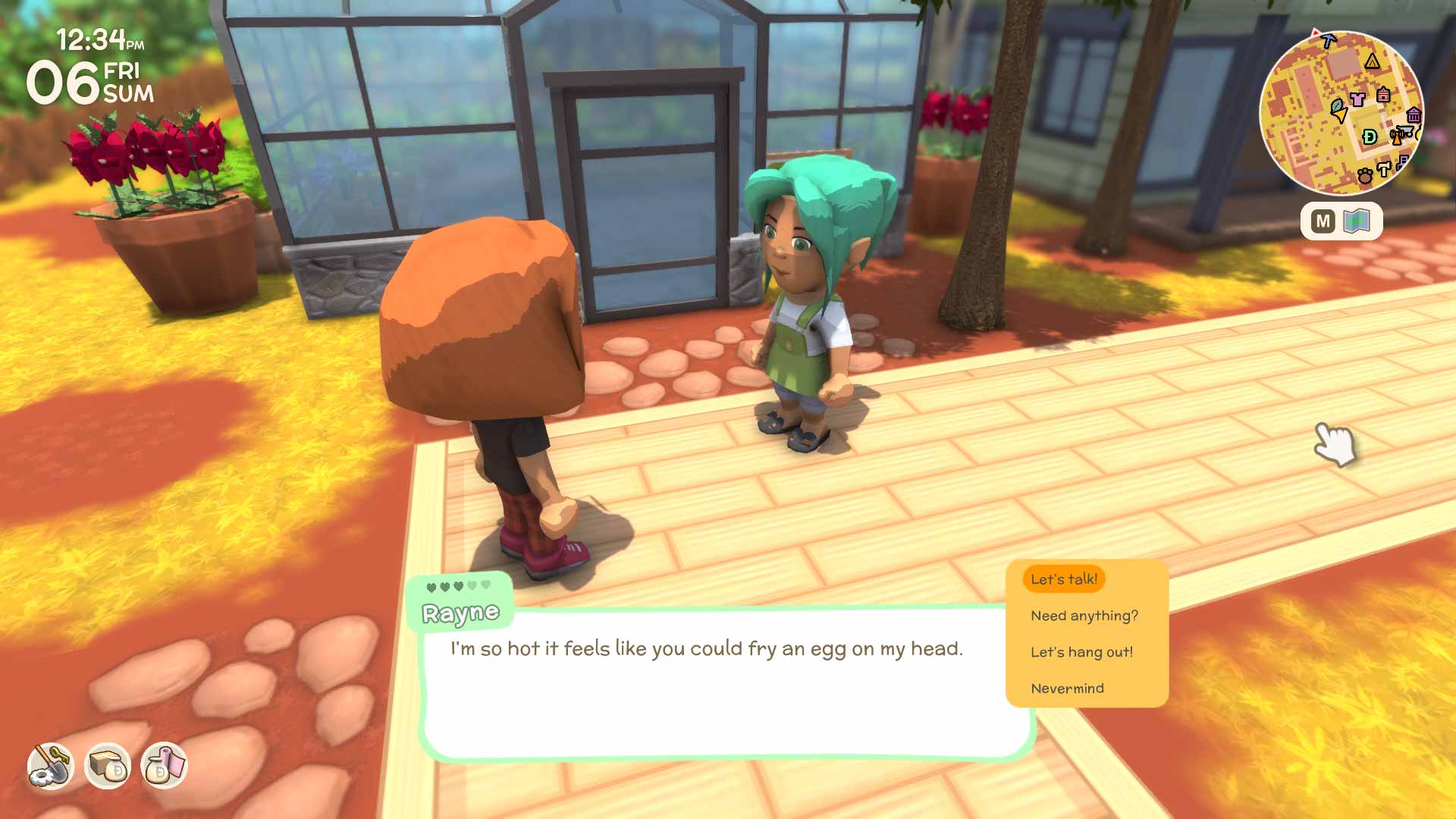This screenshot has height=819, width=1456.
Task: Ask Rayne "Need anything?"
Action: 1084,616
